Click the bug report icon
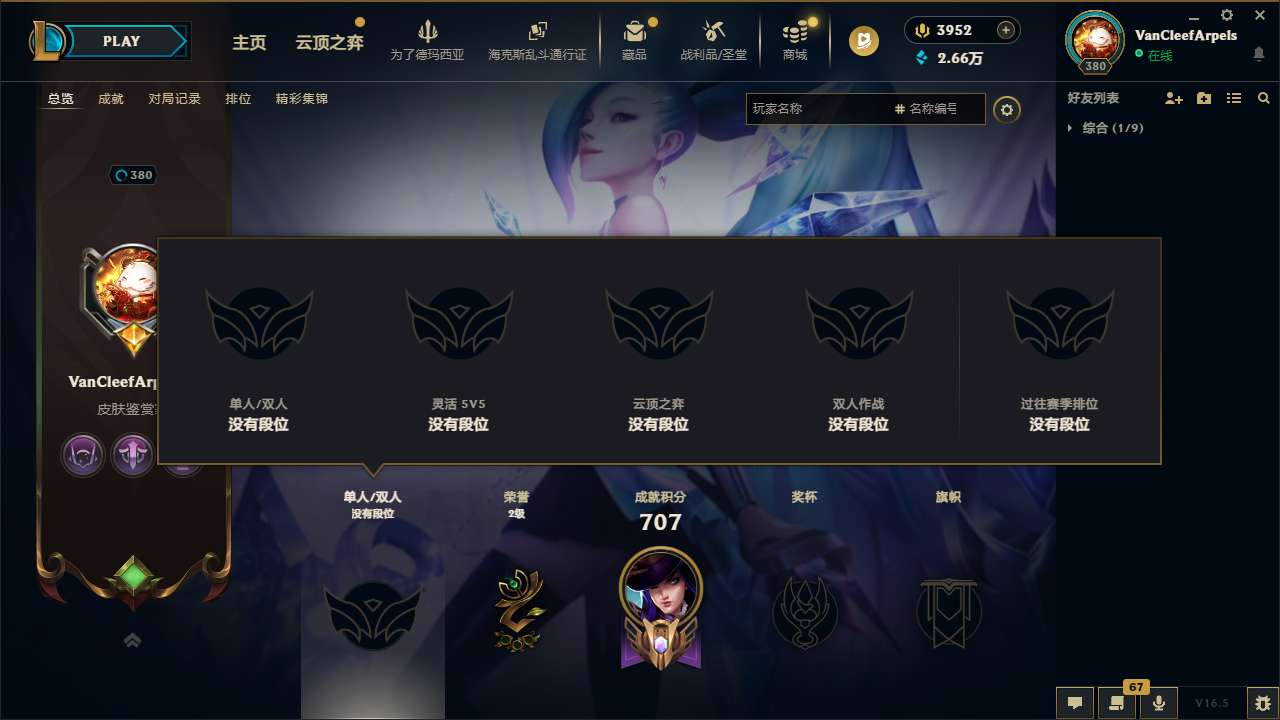Viewport: 1280px width, 720px height. 1262,702
